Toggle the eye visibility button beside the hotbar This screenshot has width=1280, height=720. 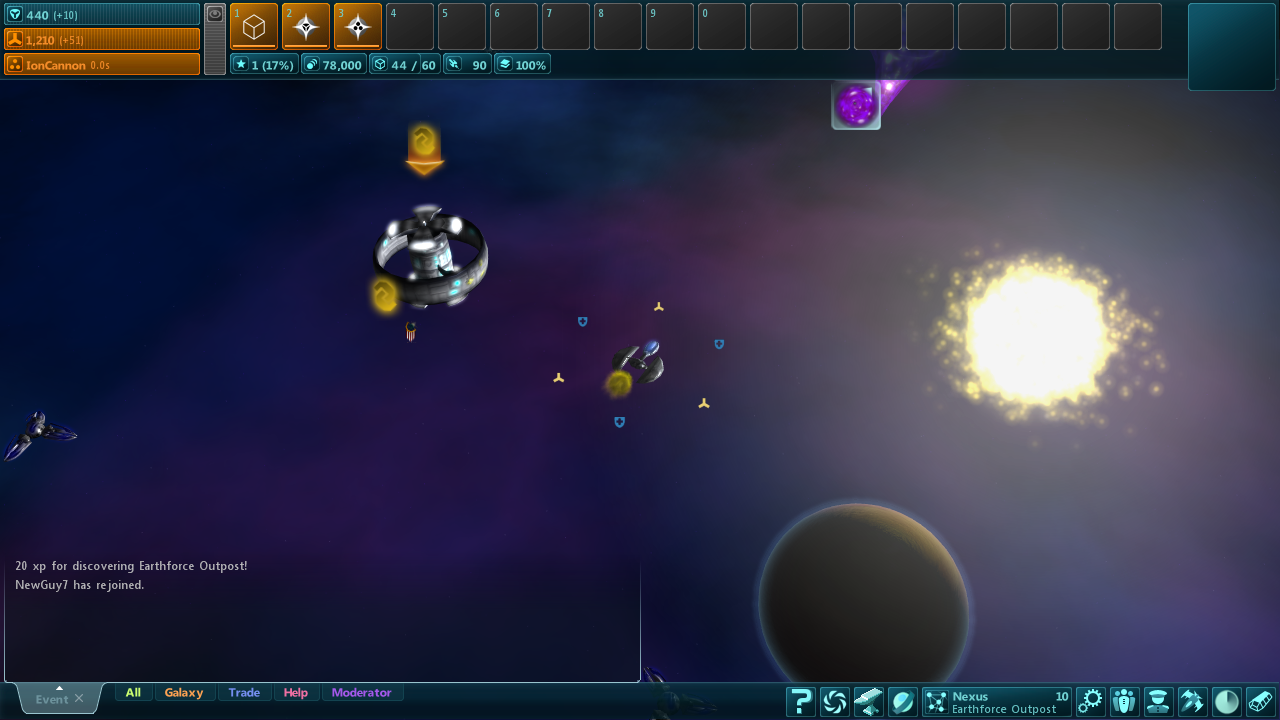tap(215, 14)
